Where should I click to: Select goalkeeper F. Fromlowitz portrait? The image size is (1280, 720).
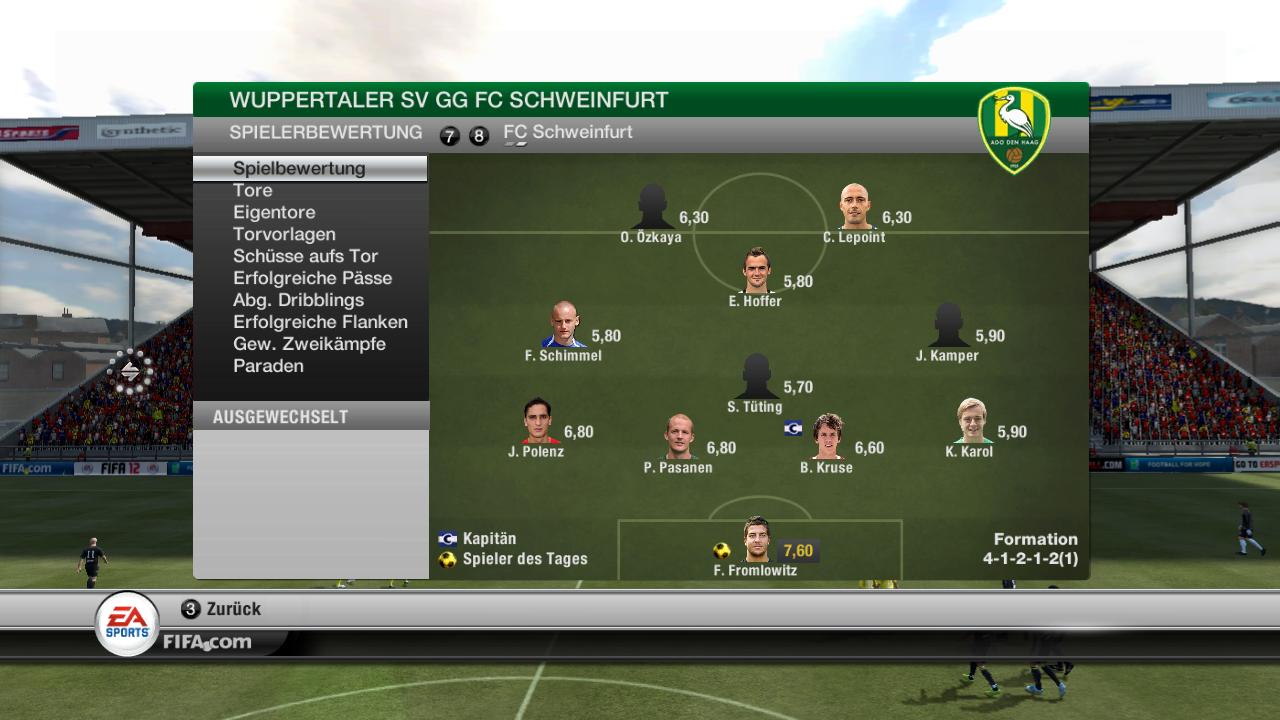(757, 541)
